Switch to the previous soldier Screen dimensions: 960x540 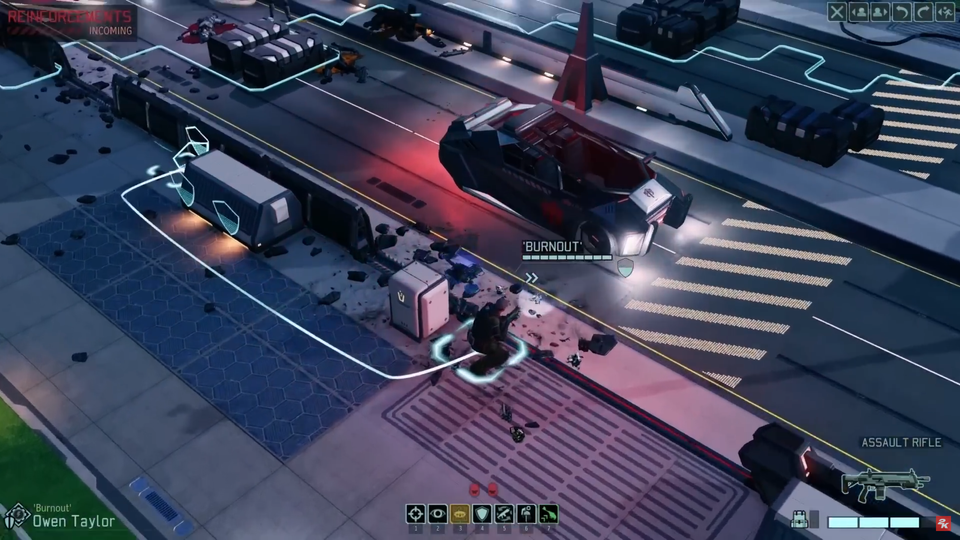(x=859, y=12)
